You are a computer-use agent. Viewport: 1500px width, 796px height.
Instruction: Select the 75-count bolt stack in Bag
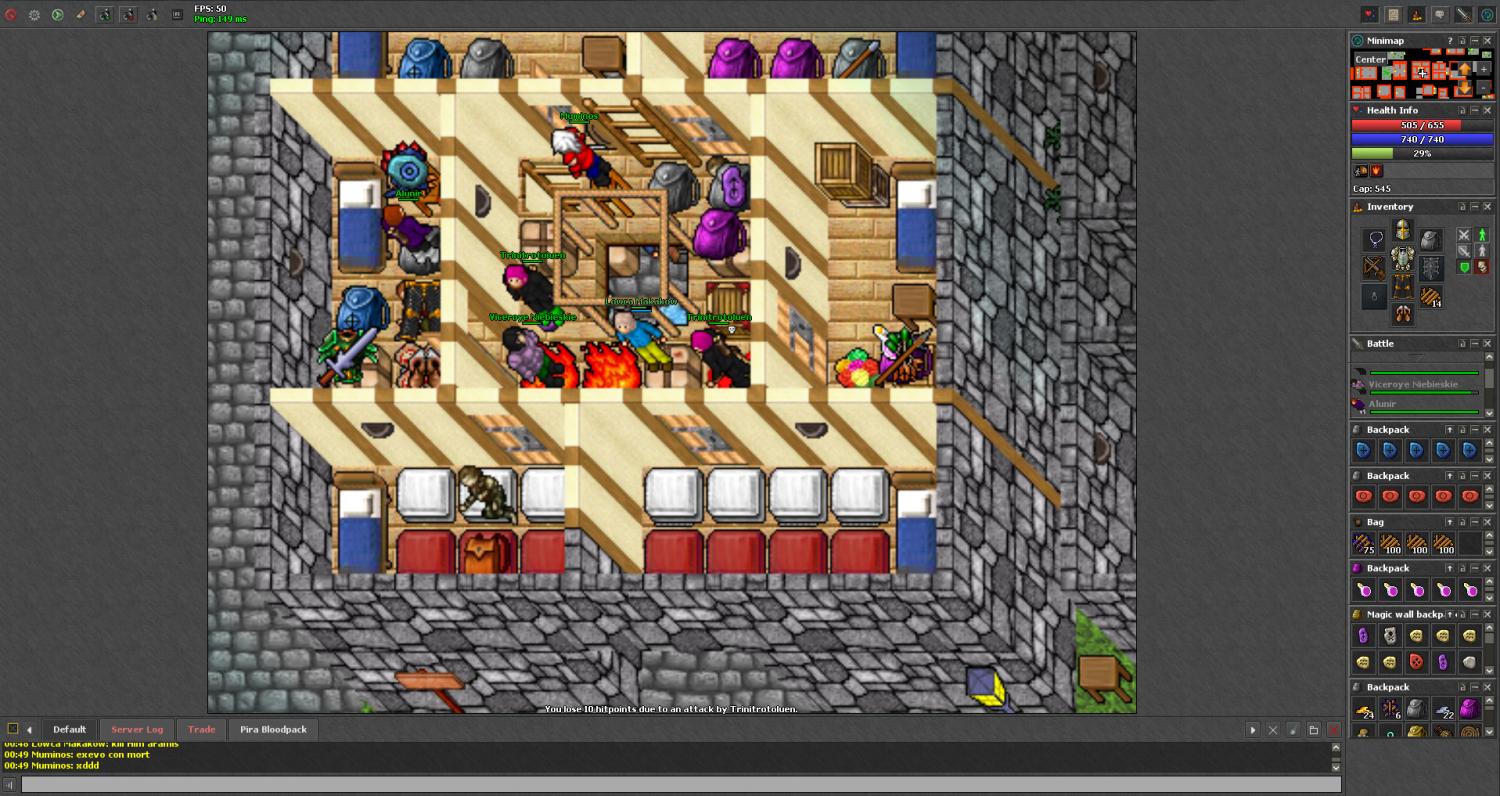click(x=1364, y=544)
